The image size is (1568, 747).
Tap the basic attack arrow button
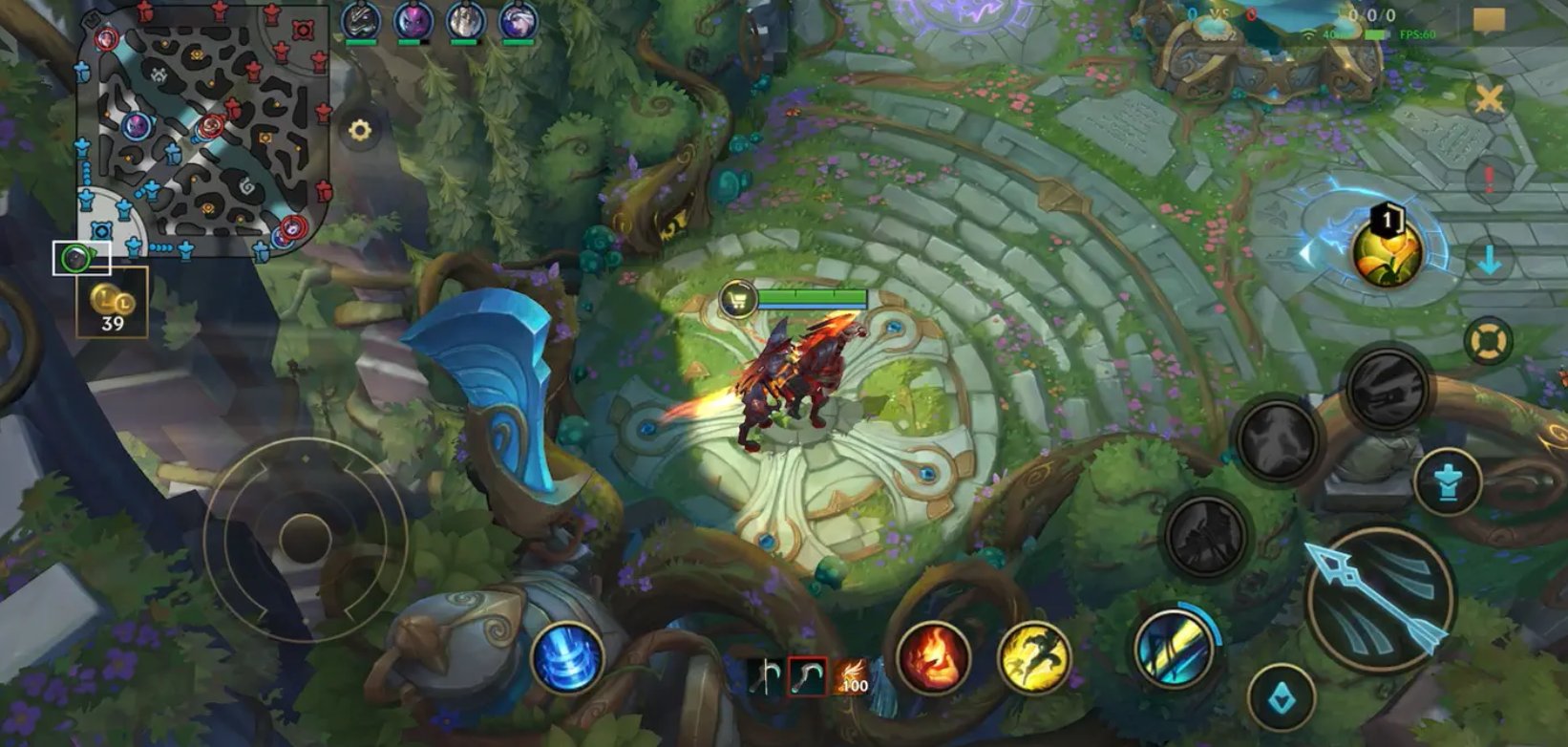1380,599
